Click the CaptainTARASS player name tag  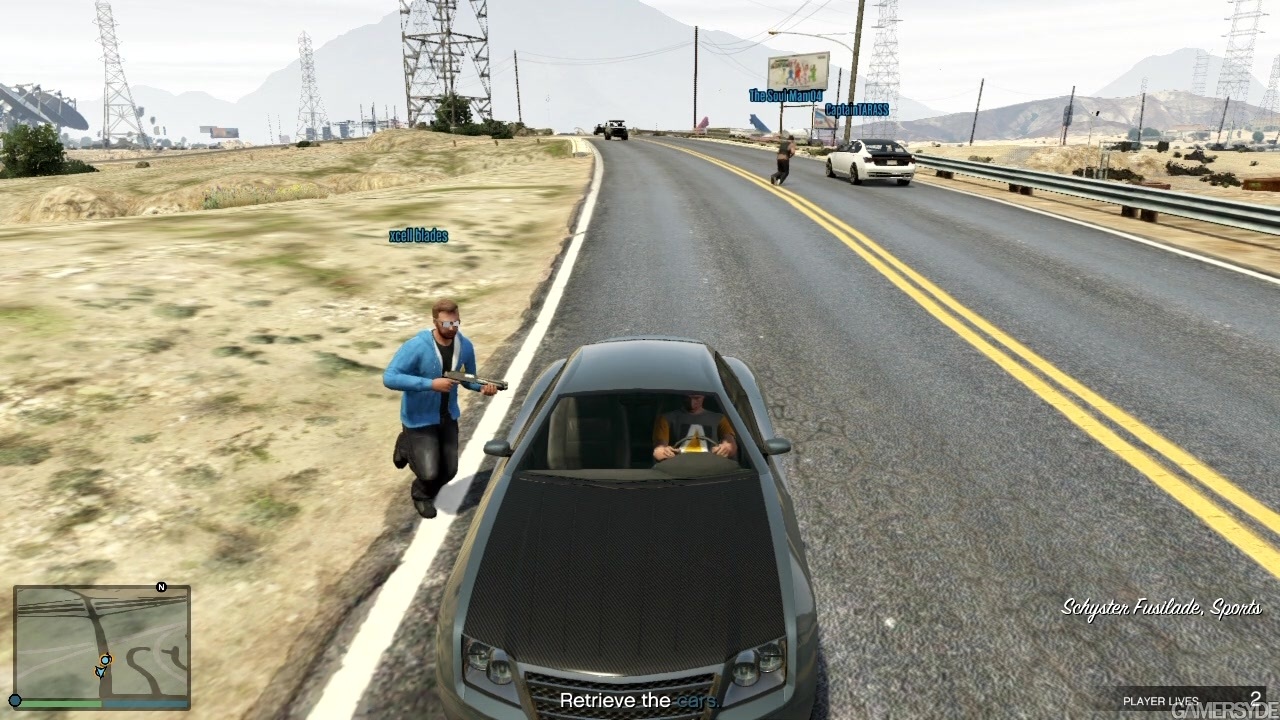coord(857,109)
